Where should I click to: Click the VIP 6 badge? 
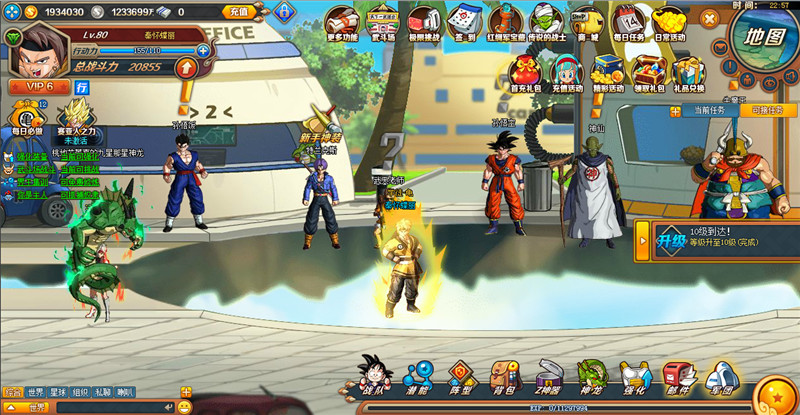pos(35,88)
